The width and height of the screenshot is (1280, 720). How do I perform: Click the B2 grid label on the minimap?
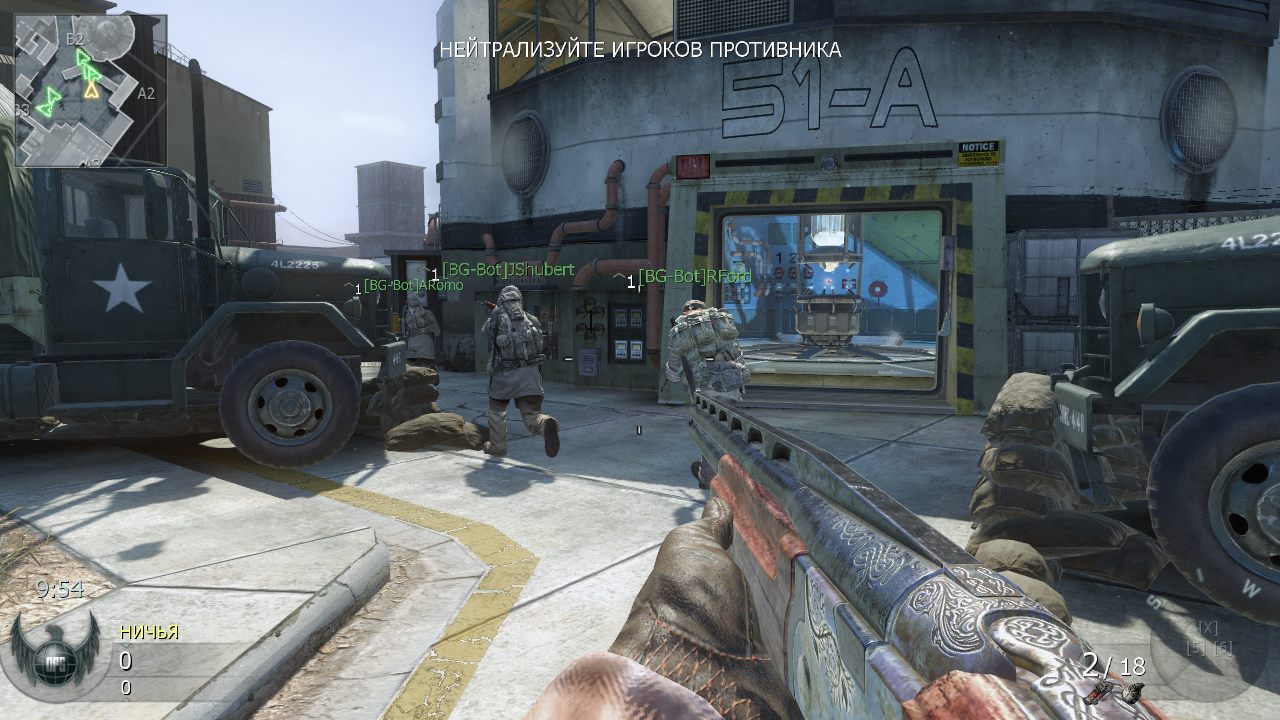point(75,39)
